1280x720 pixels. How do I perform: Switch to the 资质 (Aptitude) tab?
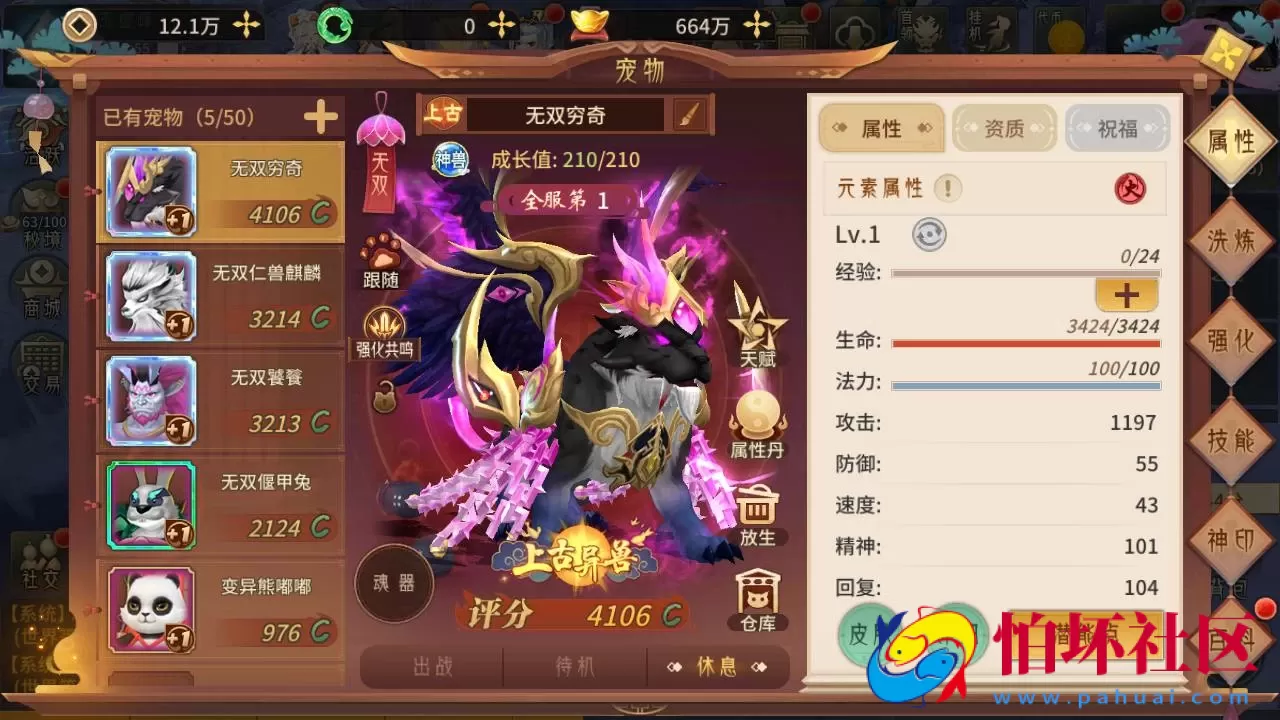pos(1003,128)
